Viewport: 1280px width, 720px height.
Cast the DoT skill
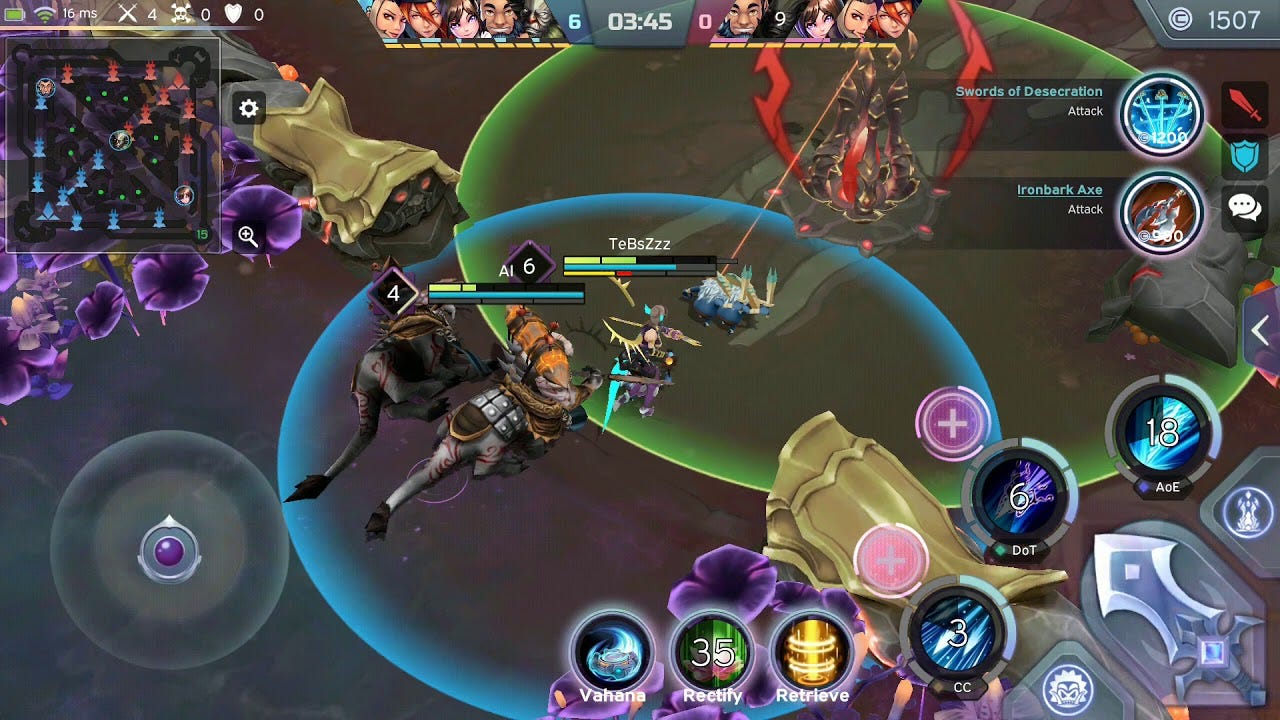(x=1020, y=497)
